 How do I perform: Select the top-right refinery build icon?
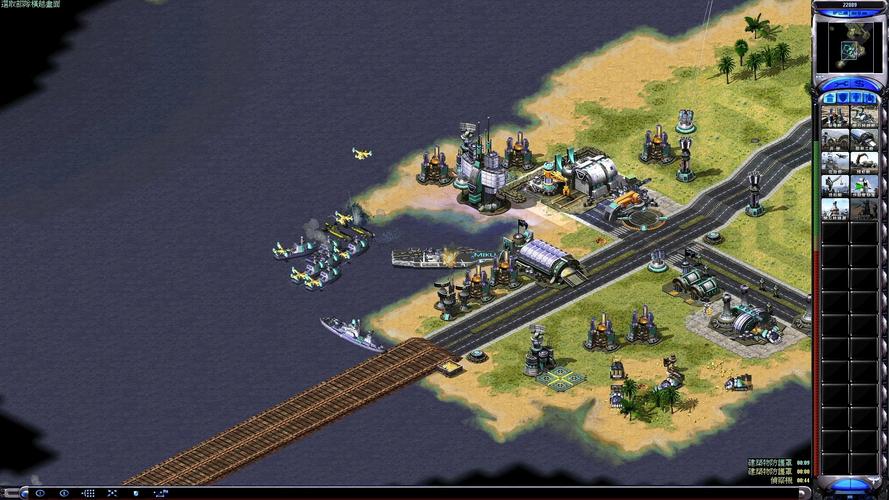[863, 116]
